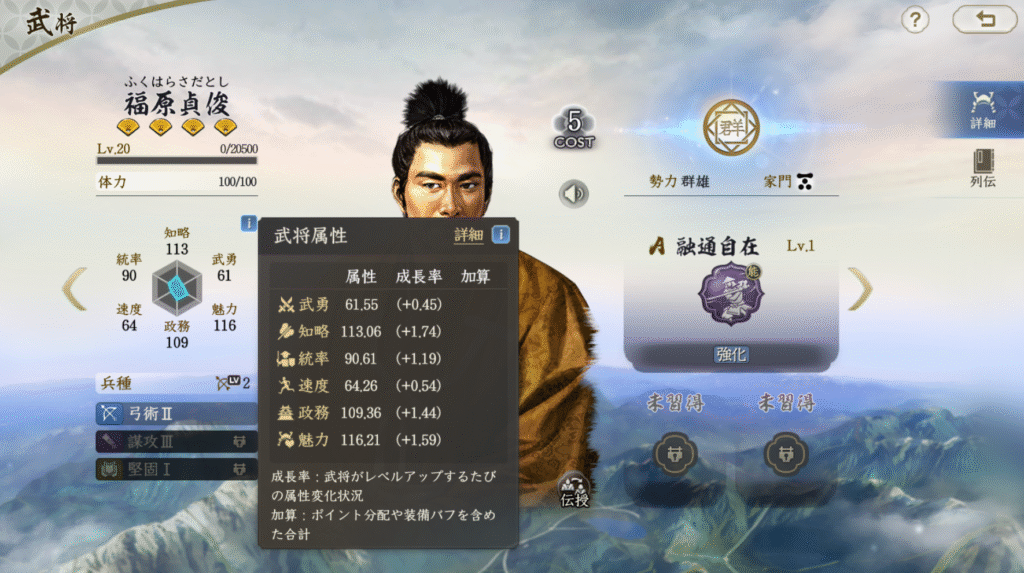The height and width of the screenshot is (573, 1024).
Task: Click the 群 faction emblem
Action: (731, 127)
